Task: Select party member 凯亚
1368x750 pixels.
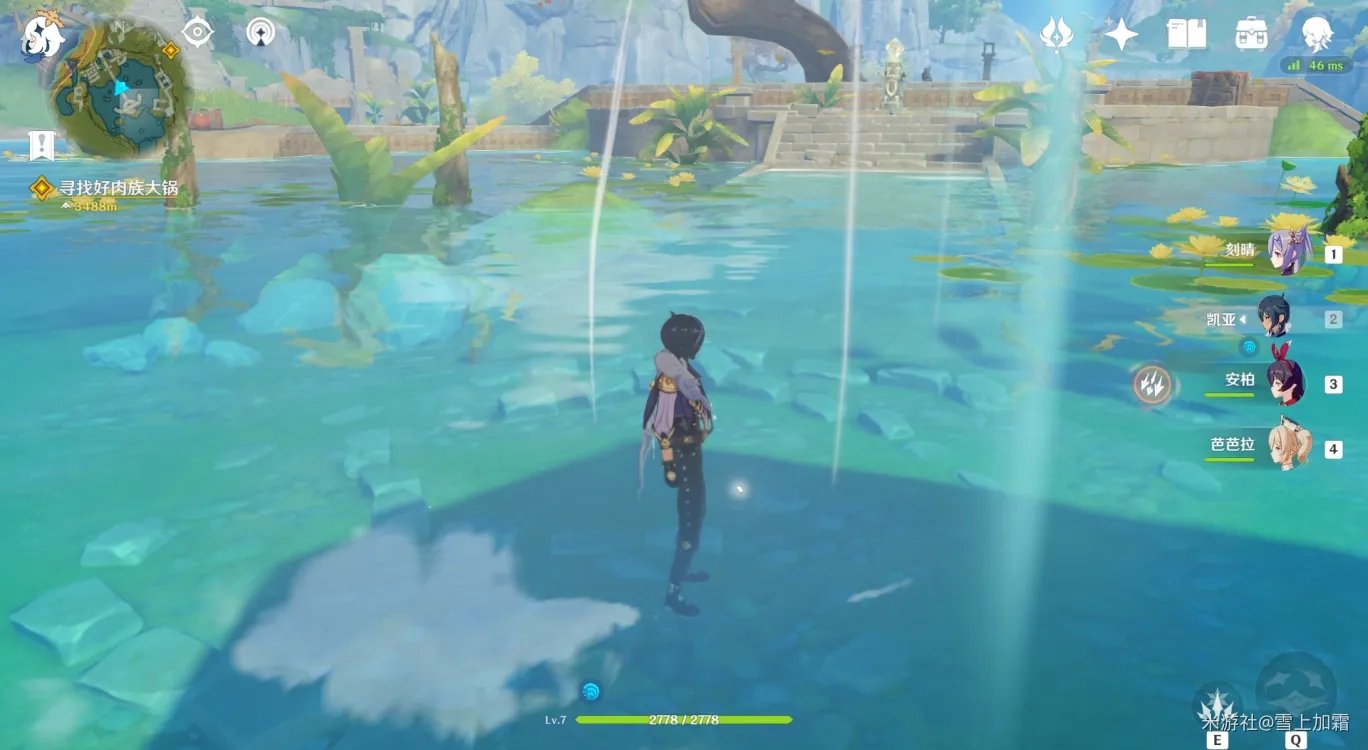Action: (x=1274, y=318)
